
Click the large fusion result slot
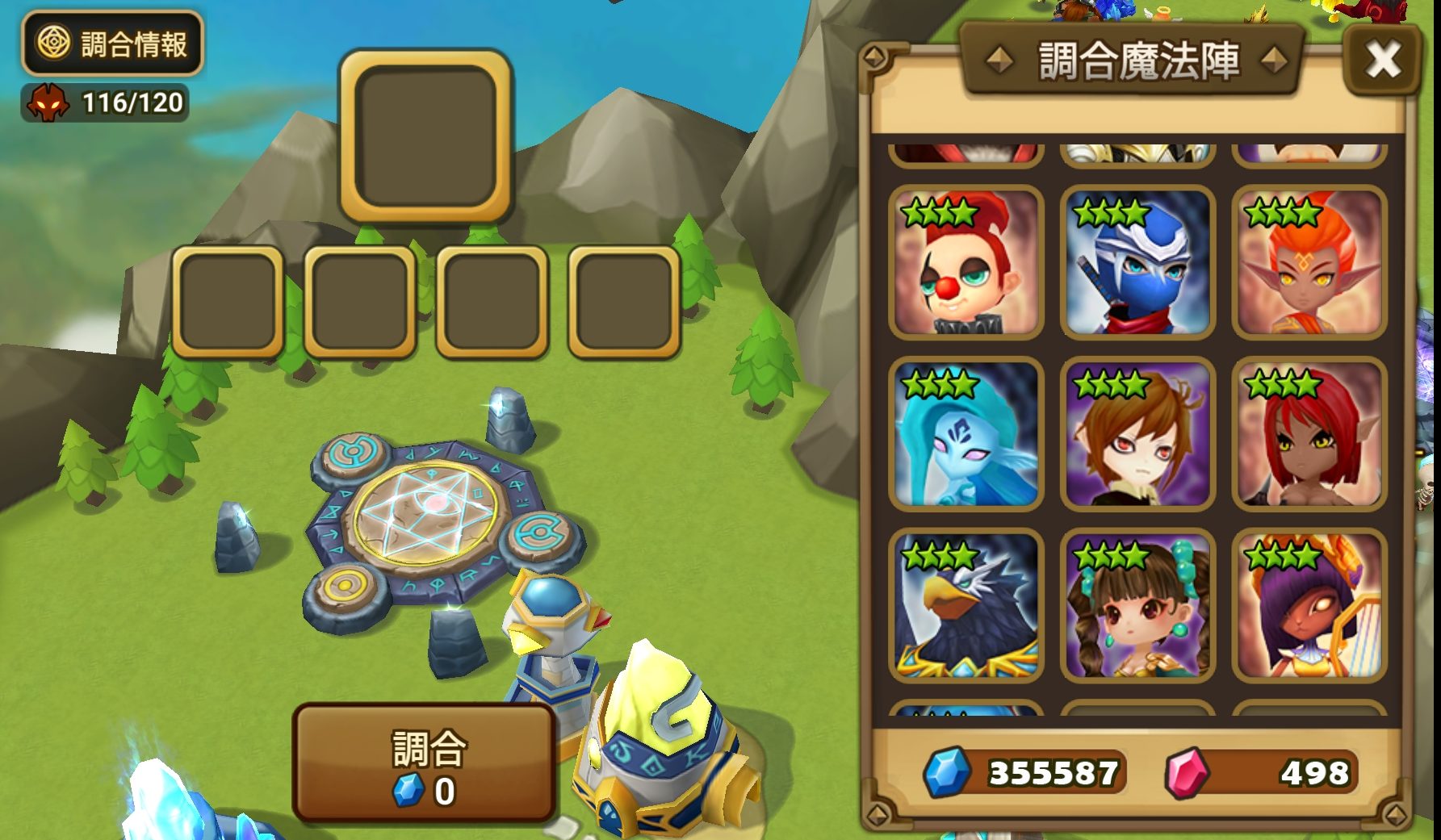425,136
